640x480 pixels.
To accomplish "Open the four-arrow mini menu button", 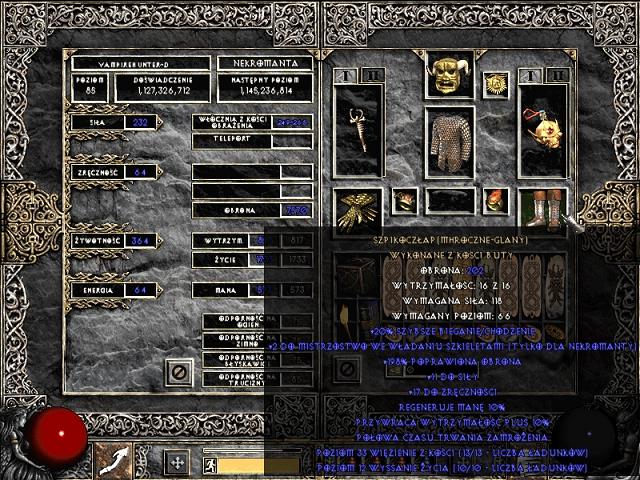I will coord(177,463).
